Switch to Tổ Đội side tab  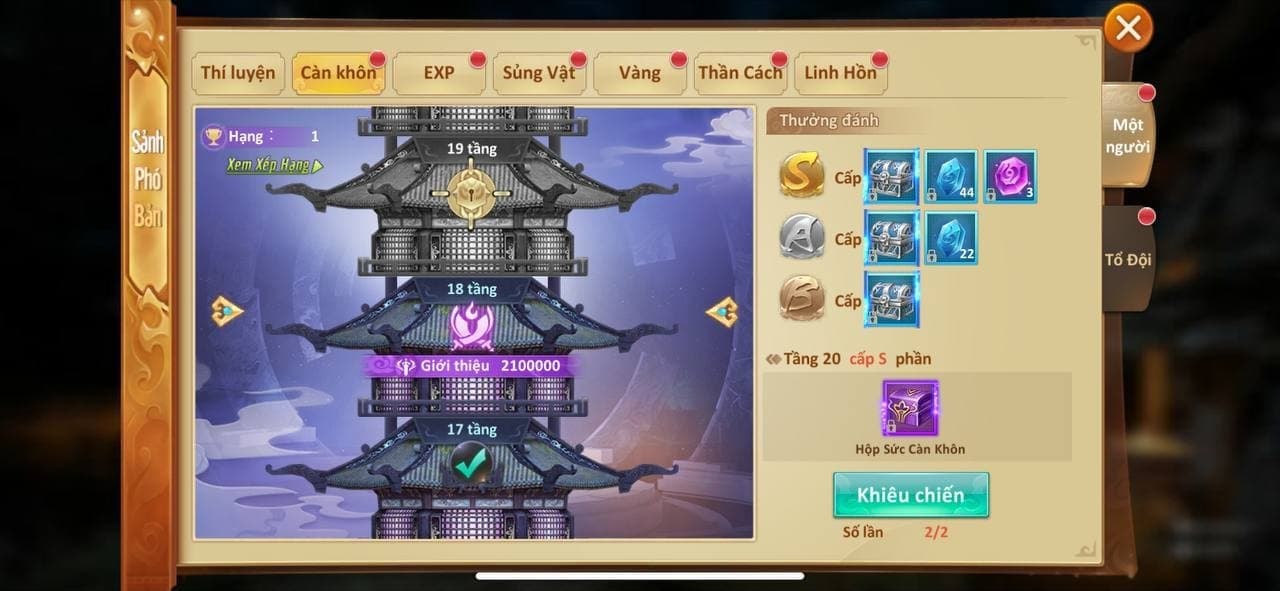(1128, 259)
